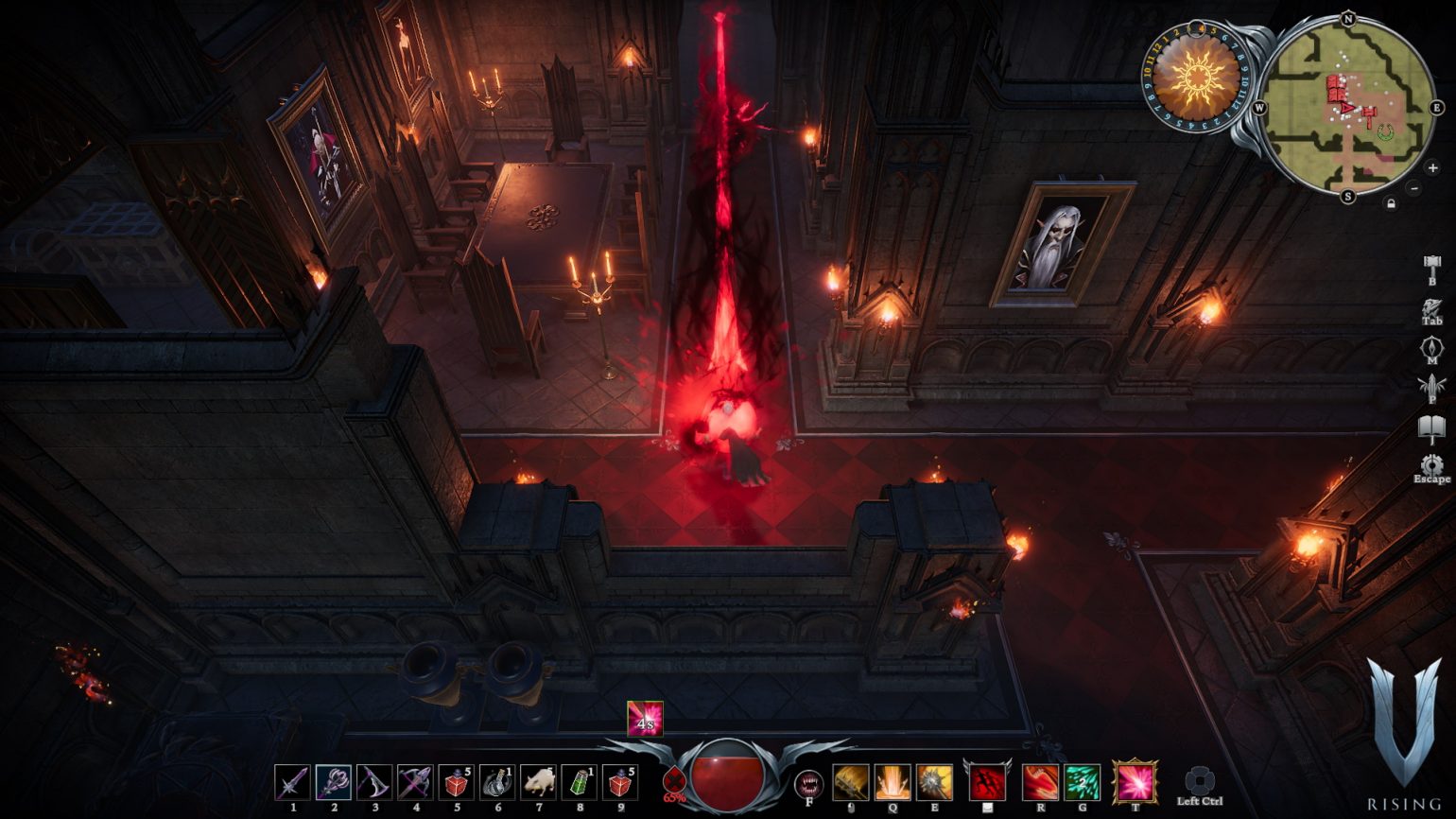Select the sword in hotbar slot 1
Screen dimensions: 1456x819
294,782
